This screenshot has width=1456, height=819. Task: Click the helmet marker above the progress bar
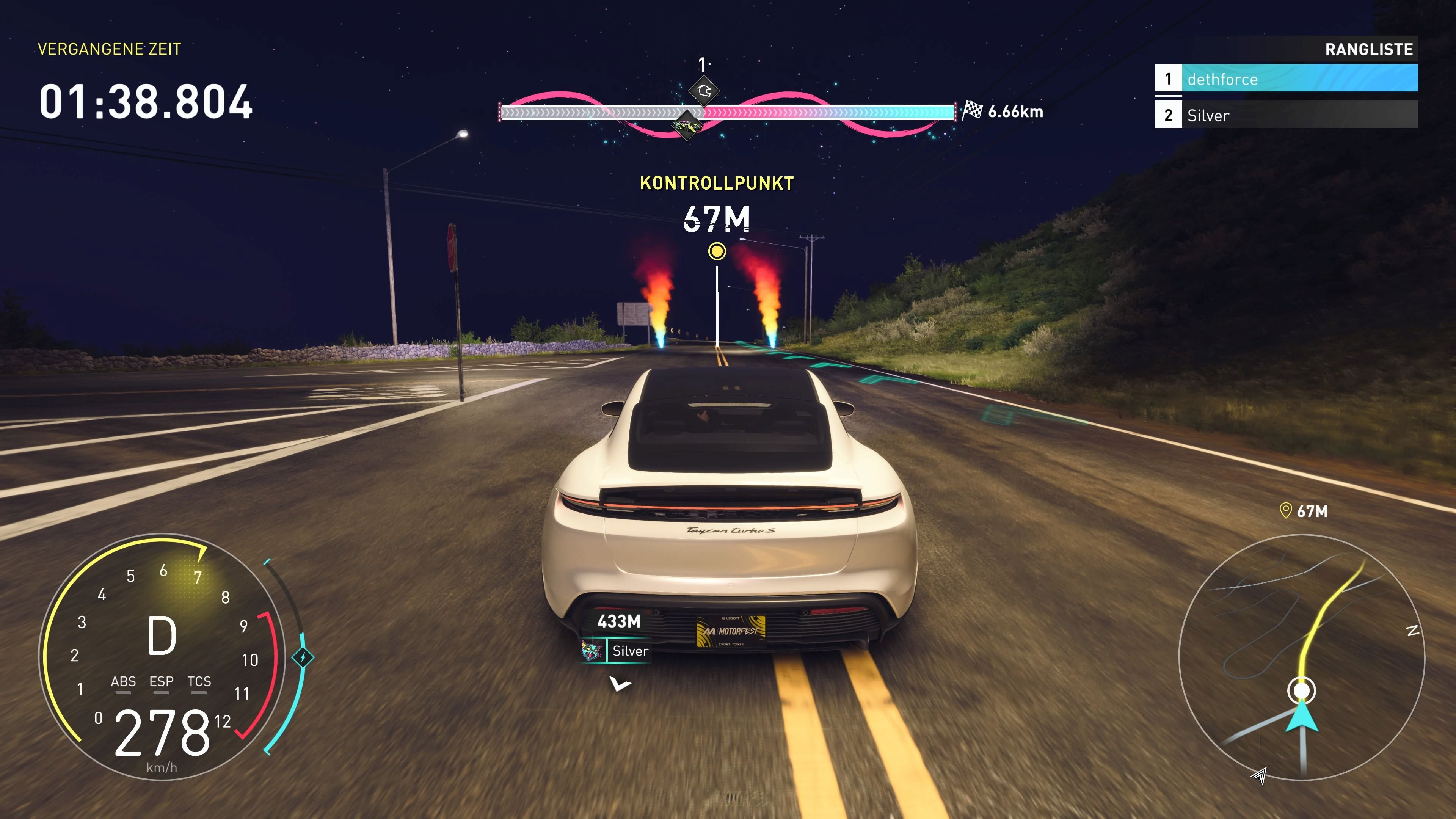pyautogui.click(x=704, y=91)
